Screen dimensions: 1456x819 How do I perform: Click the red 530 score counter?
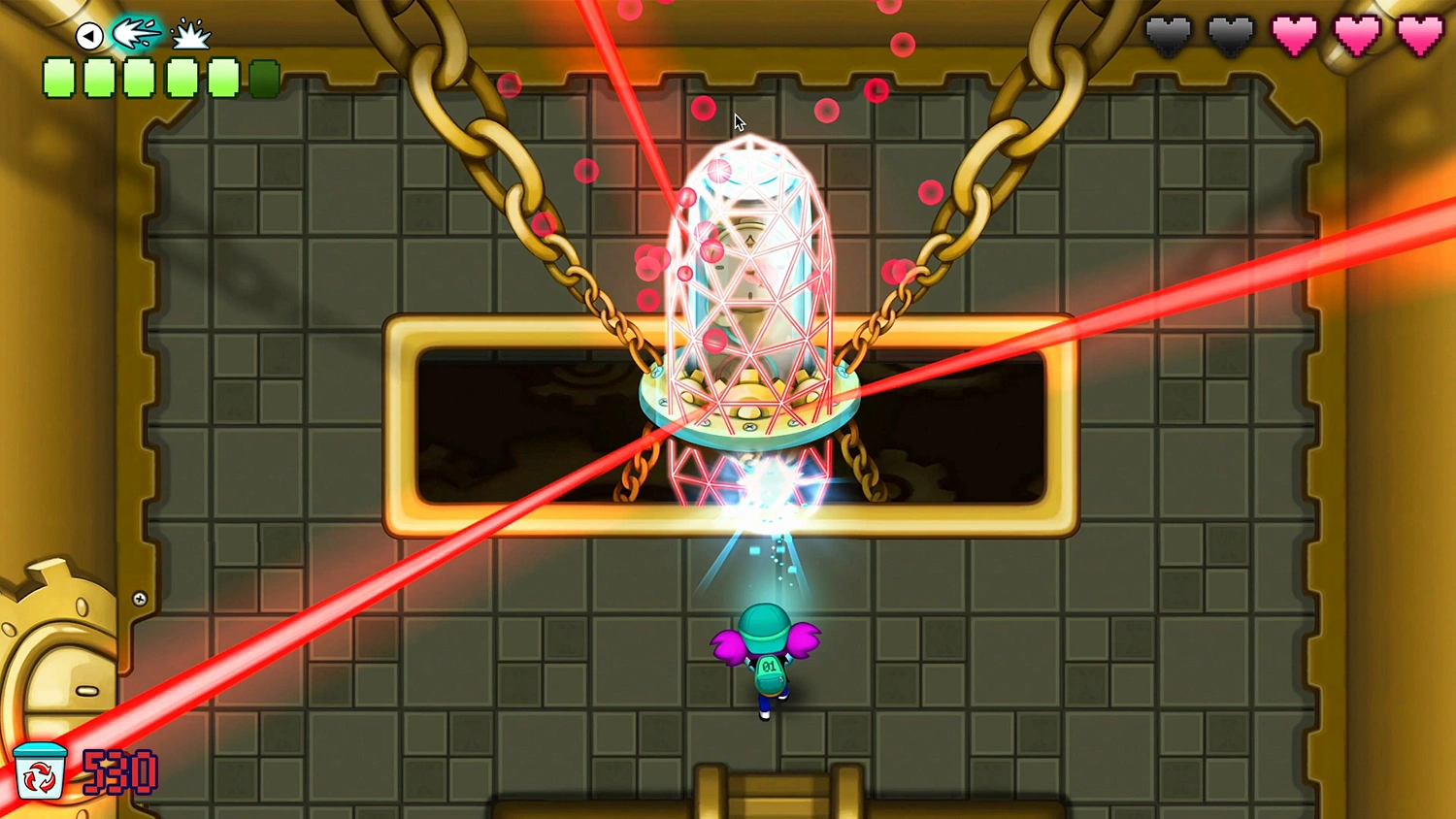click(116, 770)
